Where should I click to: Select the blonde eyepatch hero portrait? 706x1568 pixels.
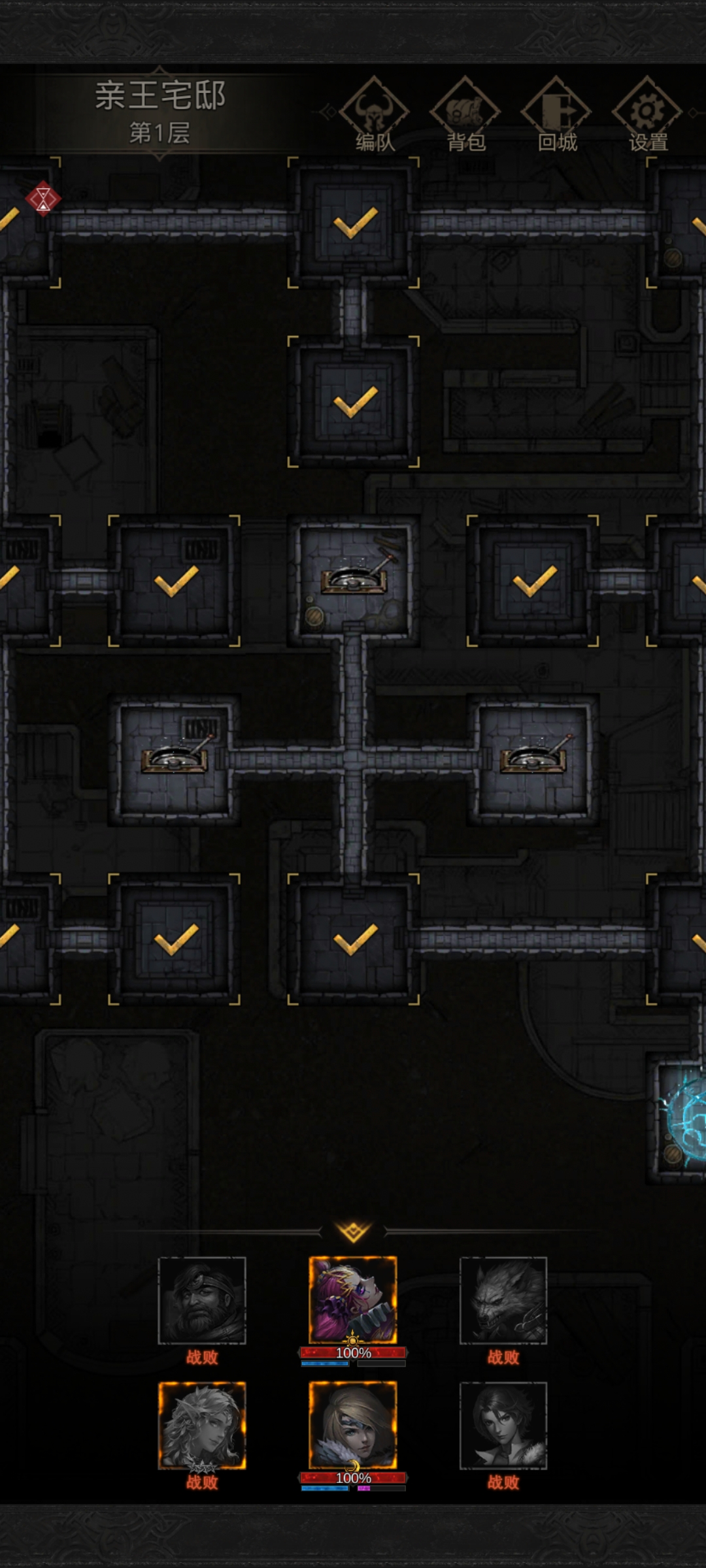[x=353, y=1425]
